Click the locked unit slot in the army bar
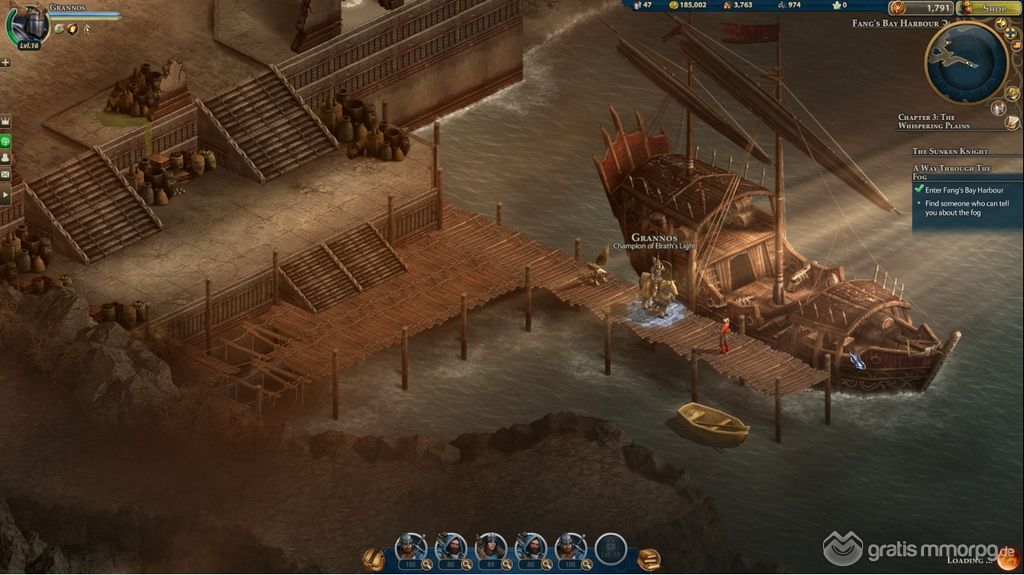 [x=610, y=548]
